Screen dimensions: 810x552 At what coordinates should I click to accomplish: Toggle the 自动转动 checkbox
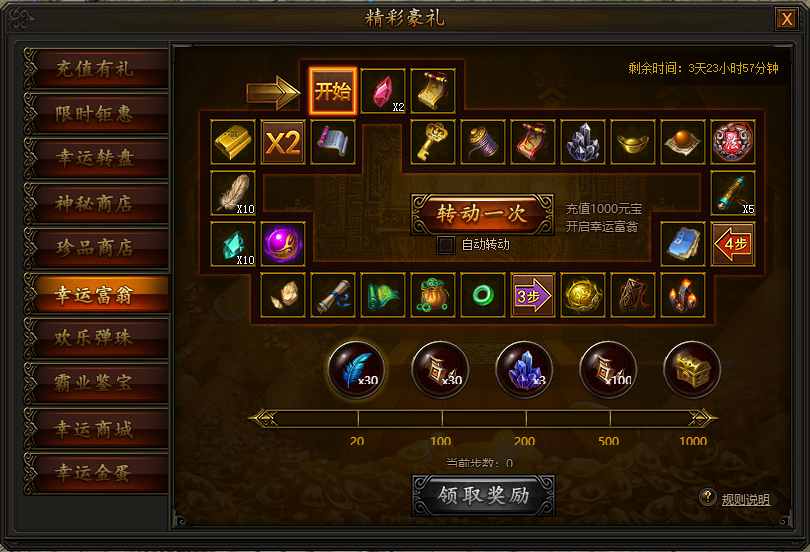tap(446, 244)
